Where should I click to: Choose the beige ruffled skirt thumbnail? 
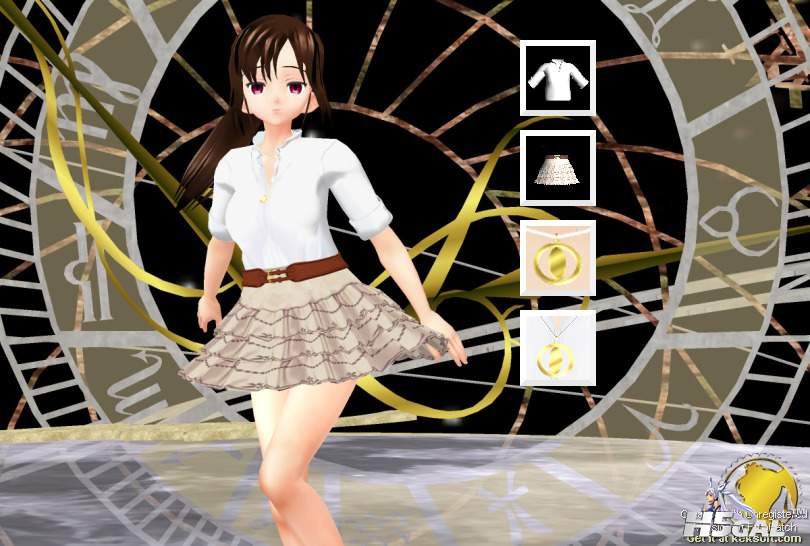click(x=558, y=167)
